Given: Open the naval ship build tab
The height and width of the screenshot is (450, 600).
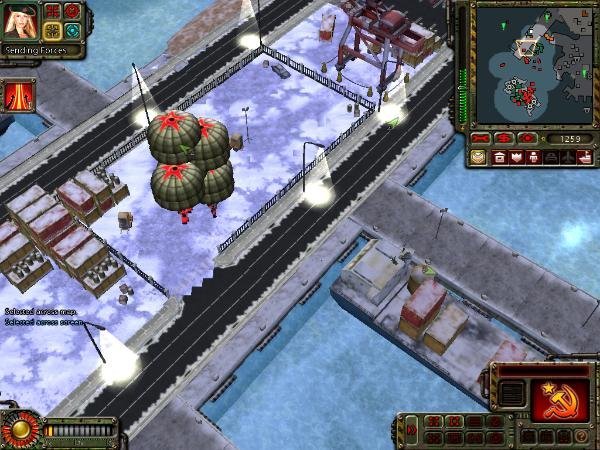Looking at the screenshot, I should 584,157.
